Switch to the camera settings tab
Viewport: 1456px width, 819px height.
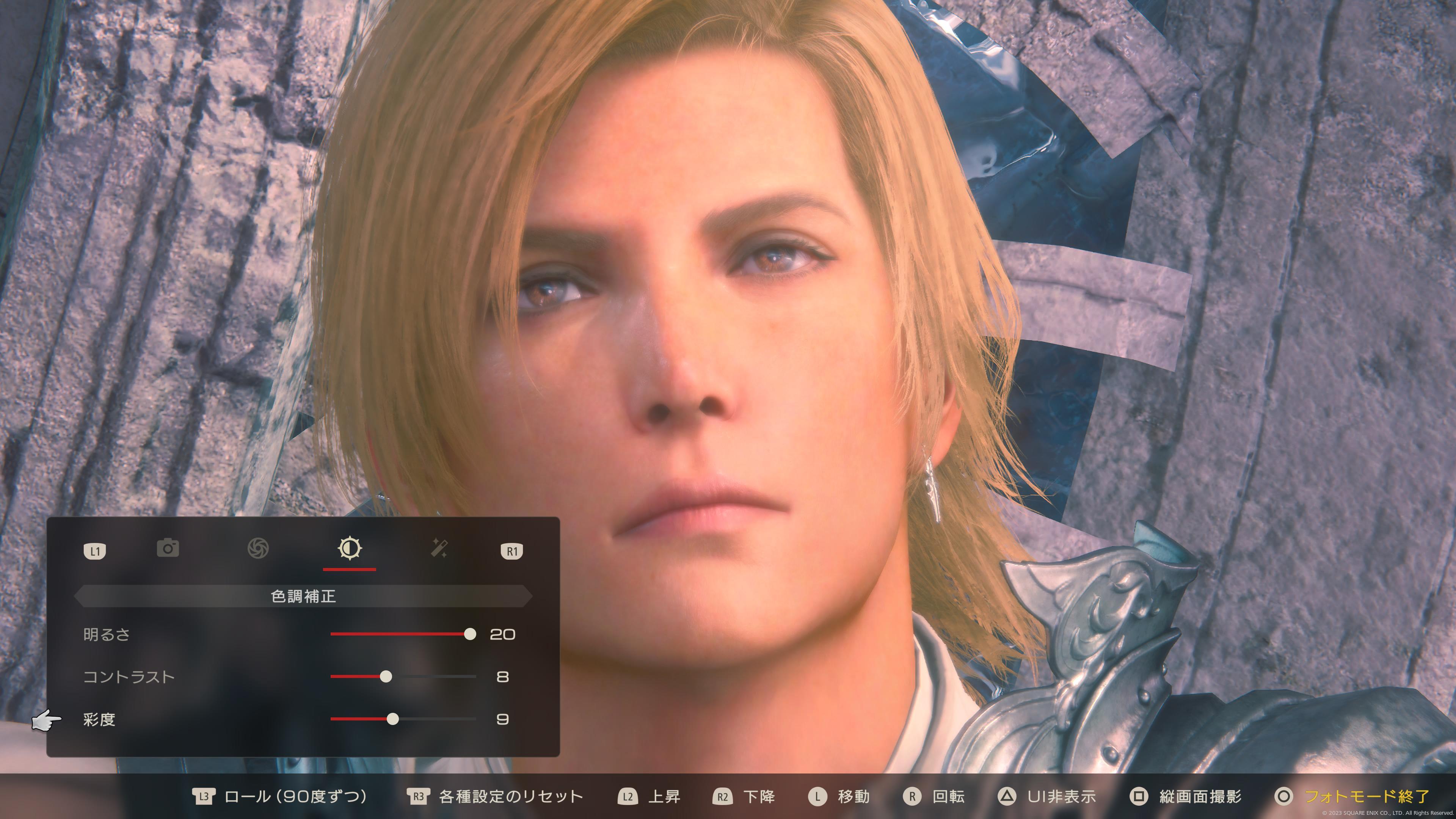pos(168,548)
